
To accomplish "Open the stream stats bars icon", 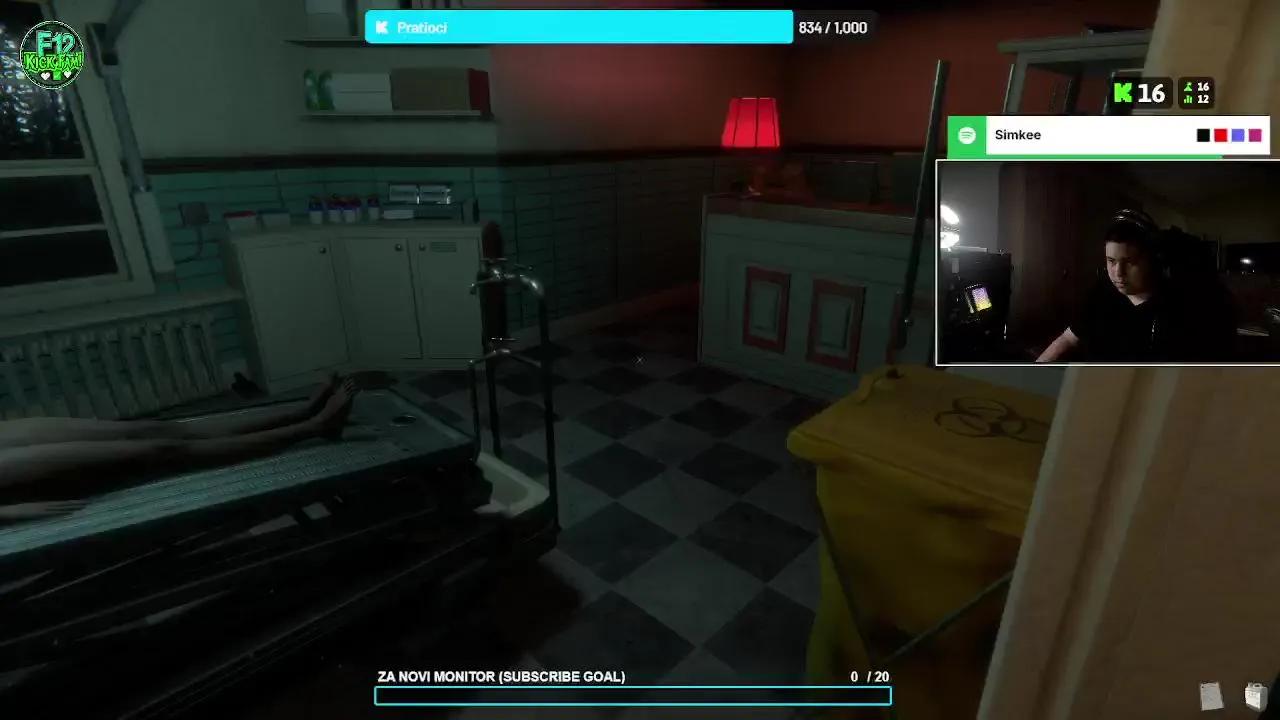I will [x=1188, y=100].
